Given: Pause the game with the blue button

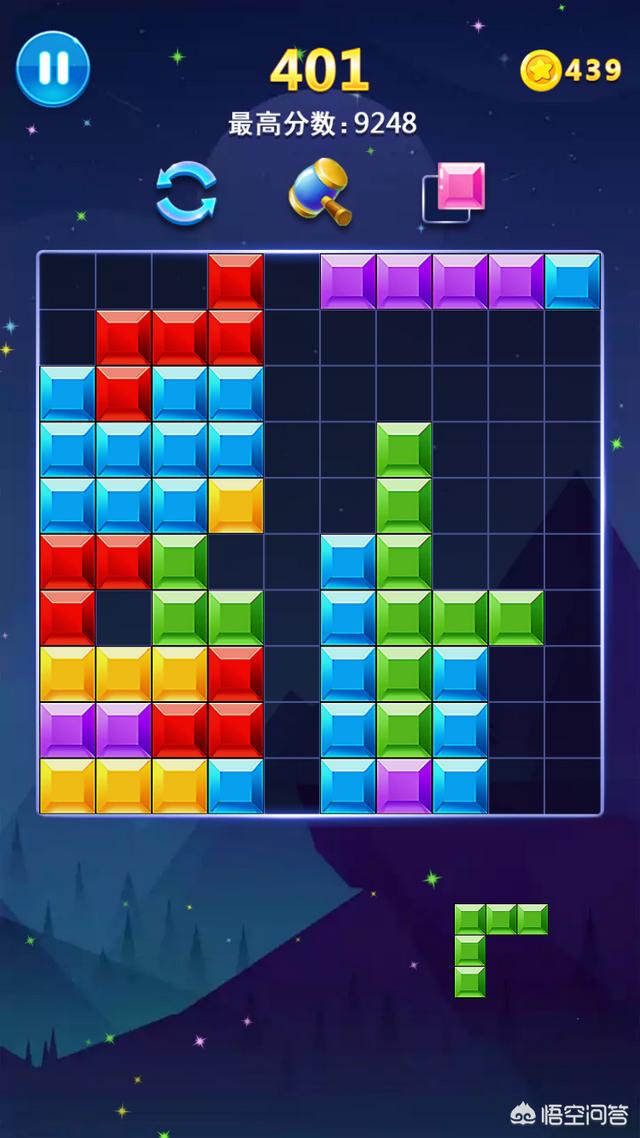Looking at the screenshot, I should 53,67.
